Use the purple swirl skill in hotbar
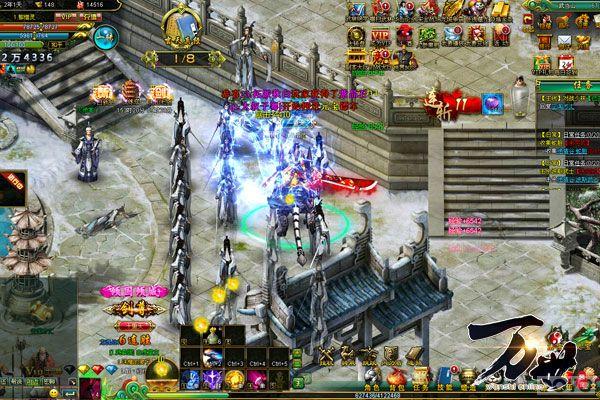 pyautogui.click(x=211, y=378)
